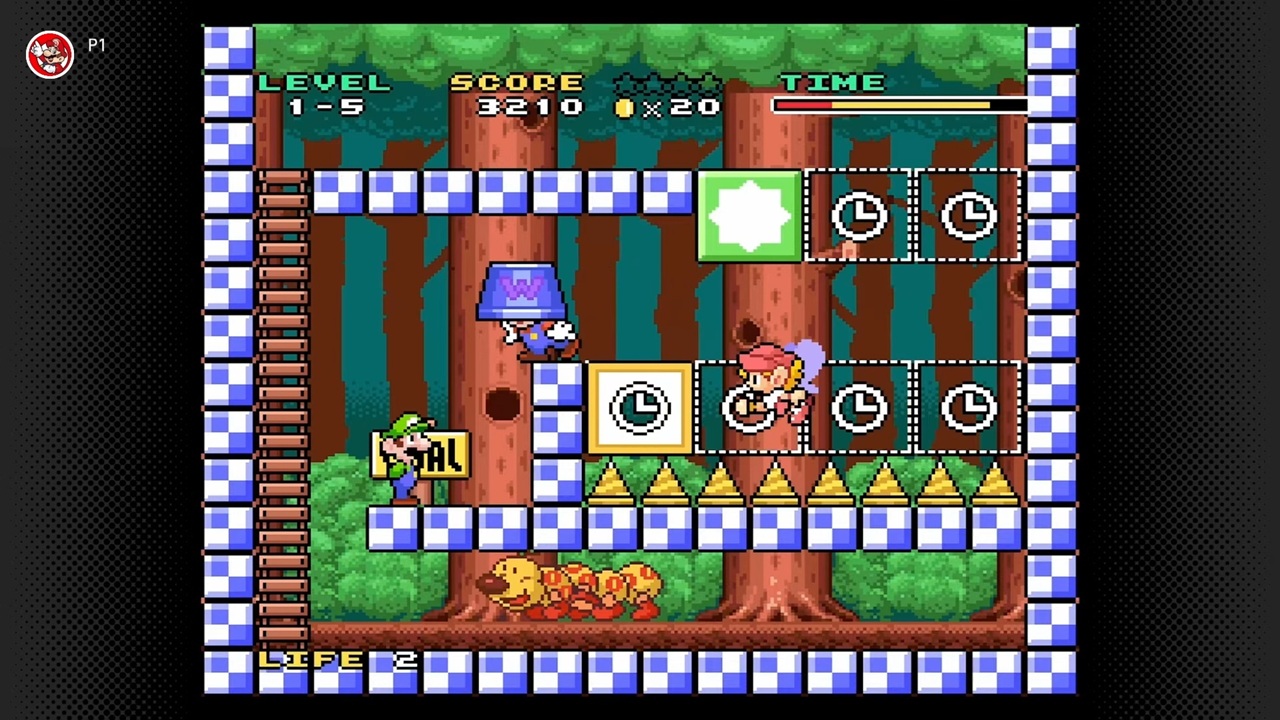Viewport: 1280px width, 720px height.
Task: Toggle the solid yellow clock block
Action: point(640,408)
